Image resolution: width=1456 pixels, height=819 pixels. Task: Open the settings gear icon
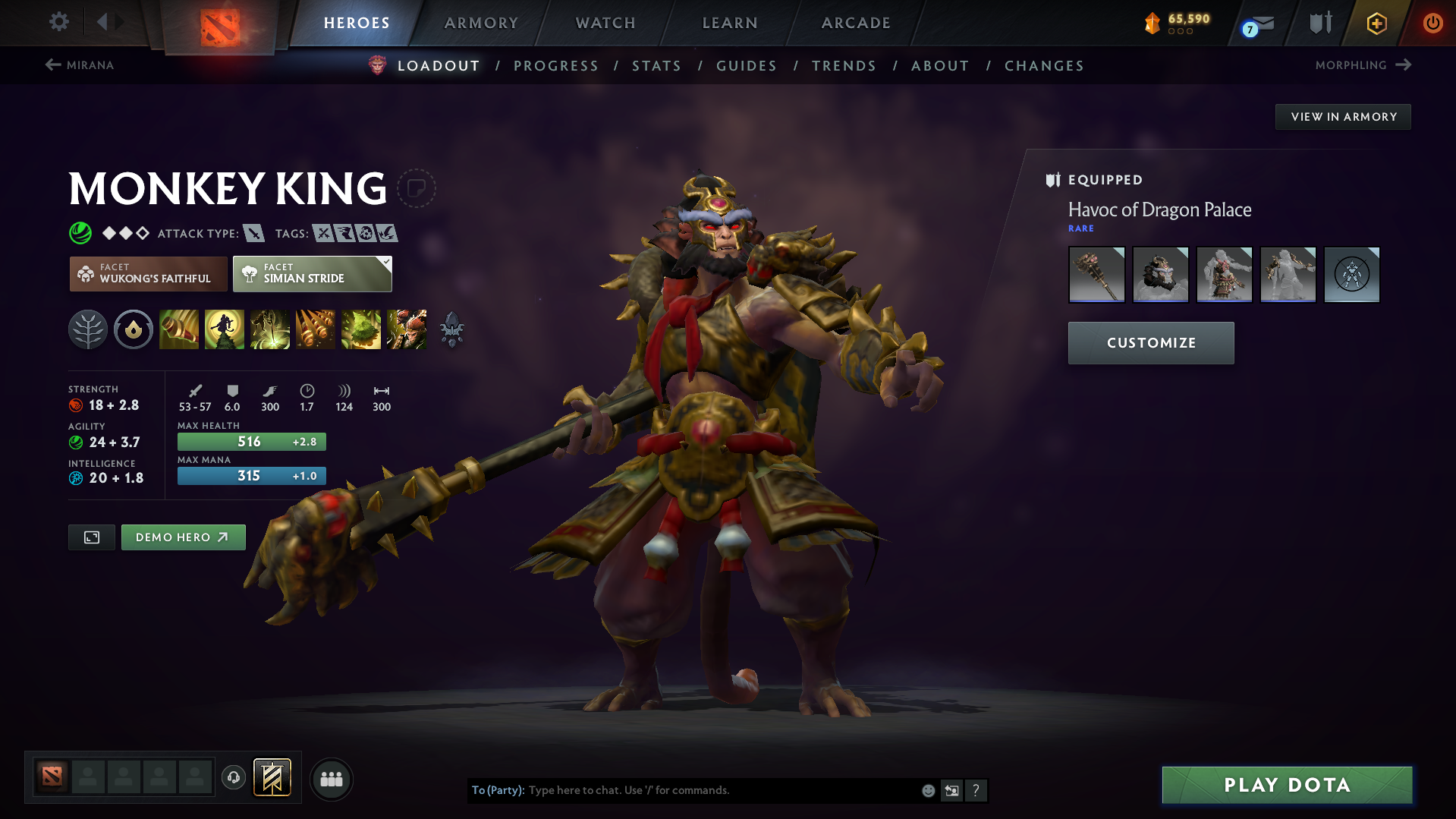[x=59, y=22]
